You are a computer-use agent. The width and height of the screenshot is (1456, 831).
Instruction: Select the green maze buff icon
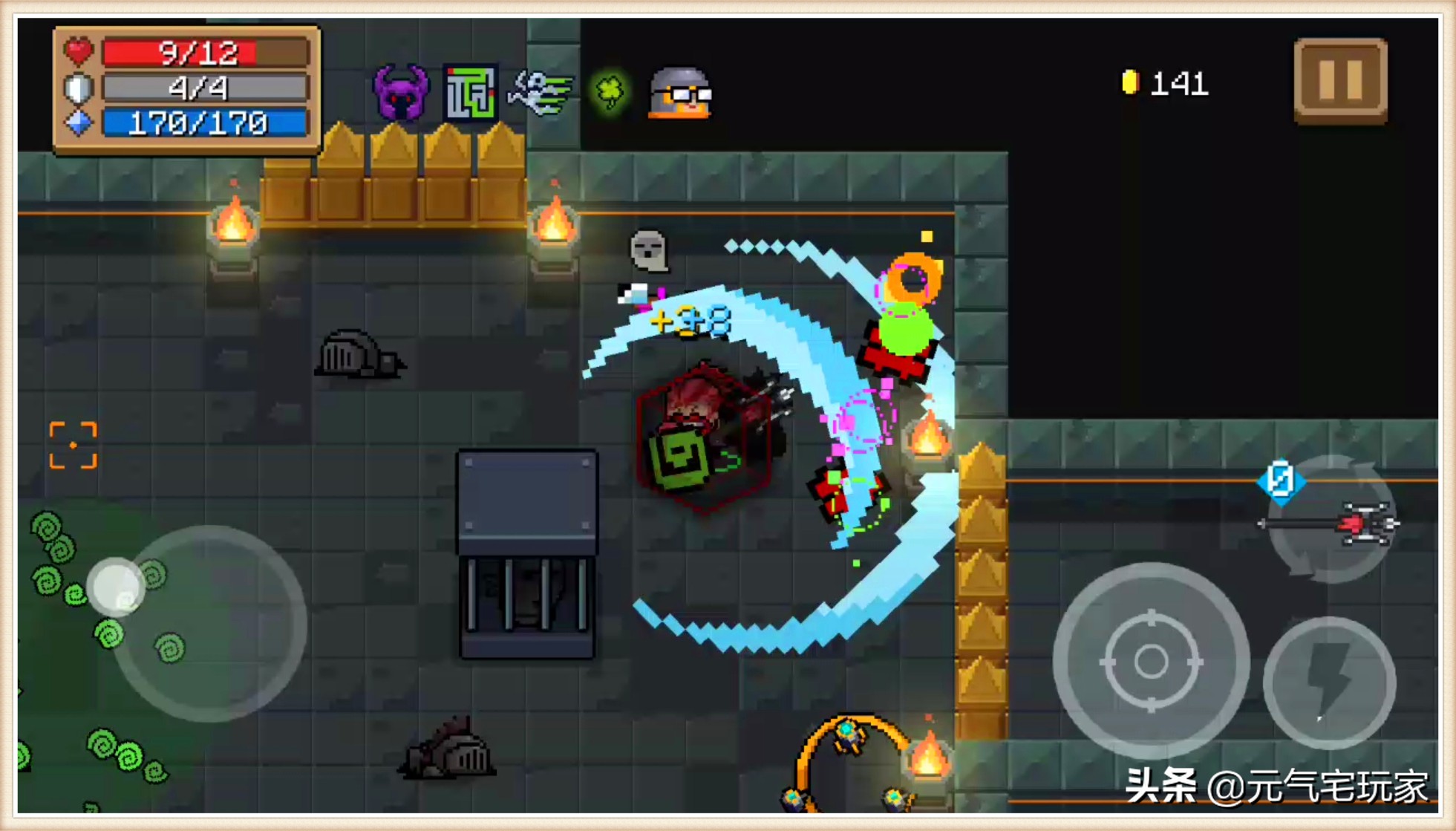(470, 93)
